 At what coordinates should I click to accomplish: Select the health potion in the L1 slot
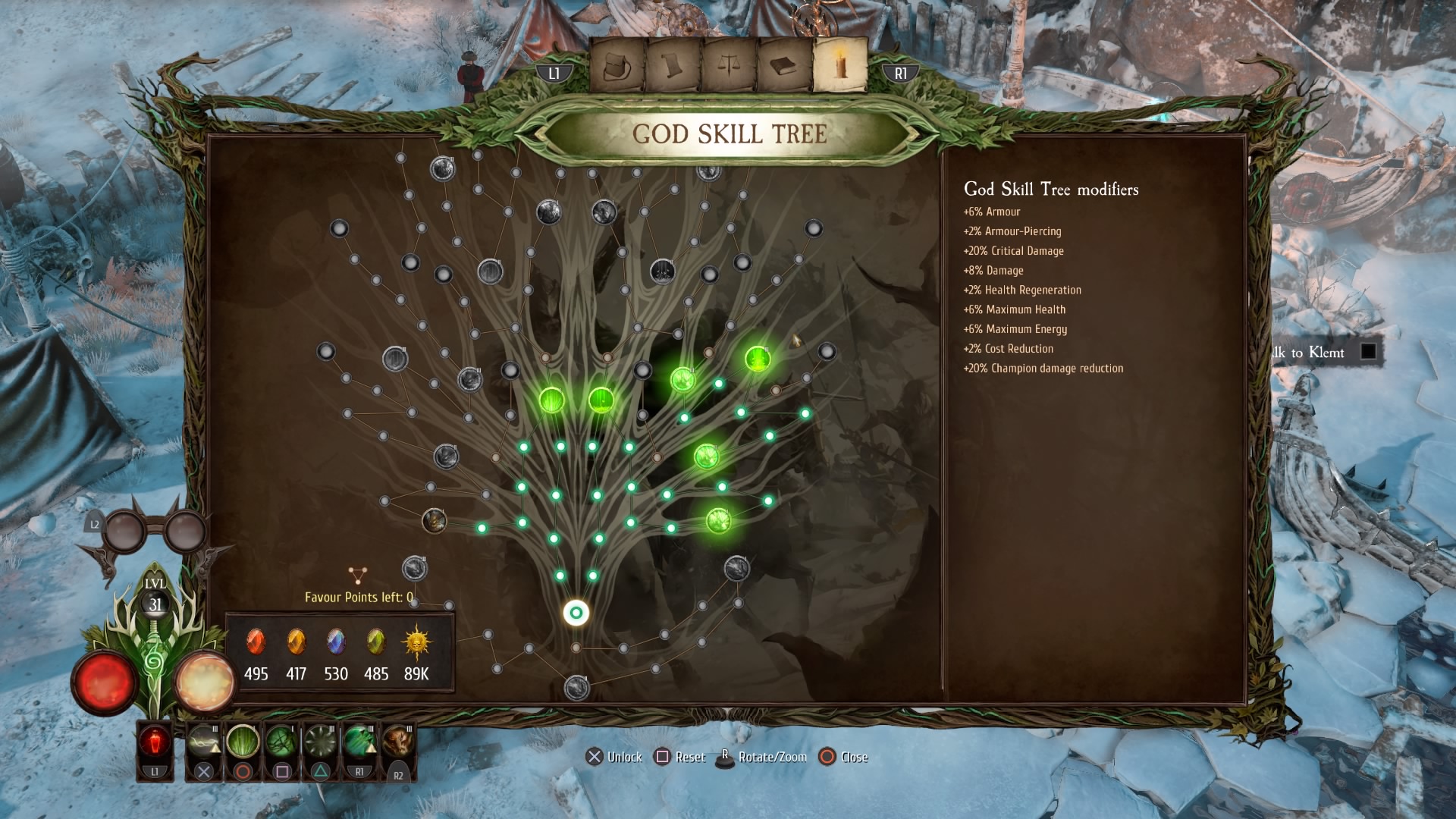(155, 741)
